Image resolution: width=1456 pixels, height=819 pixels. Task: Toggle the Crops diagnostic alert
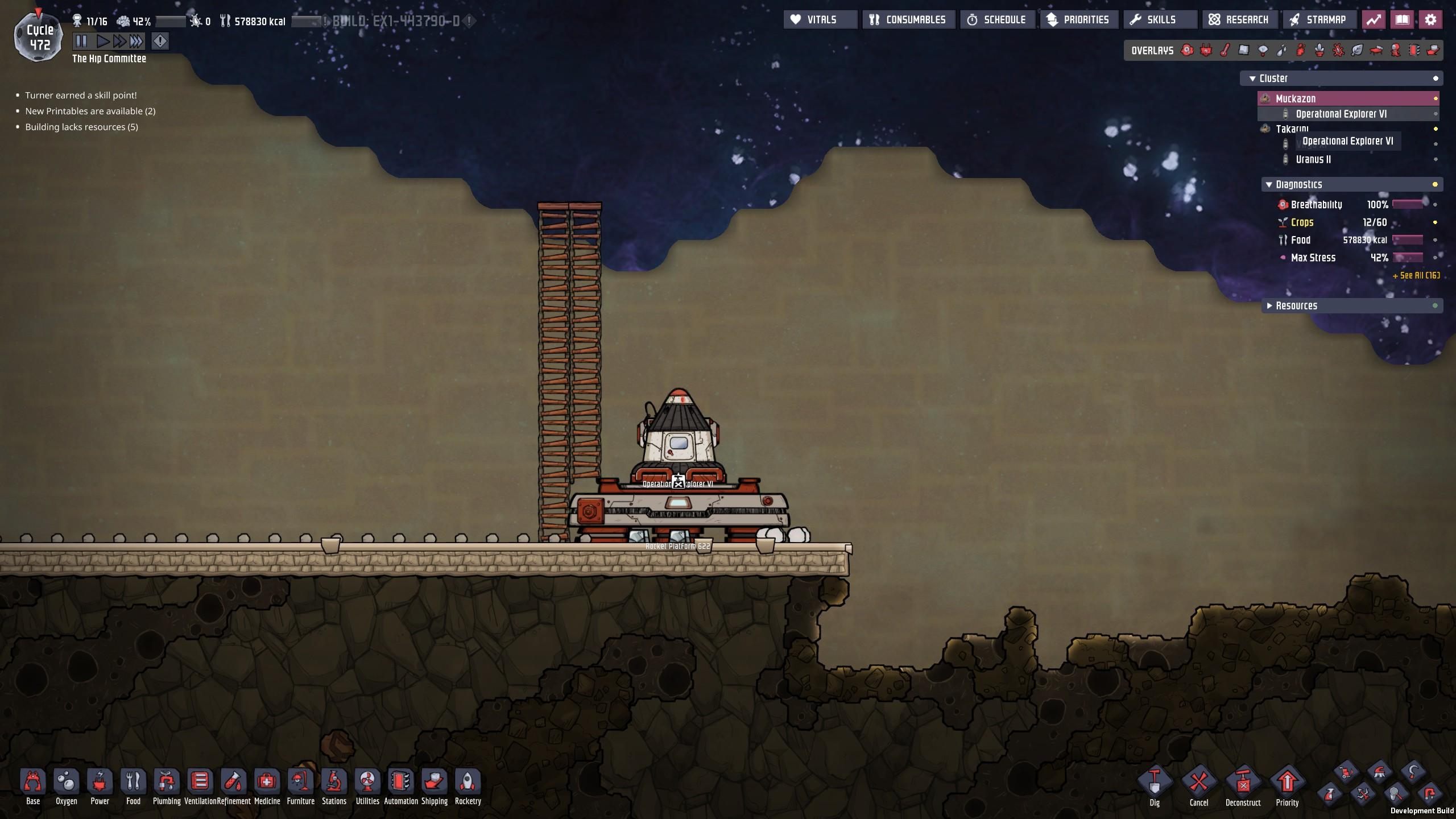(x=1436, y=222)
